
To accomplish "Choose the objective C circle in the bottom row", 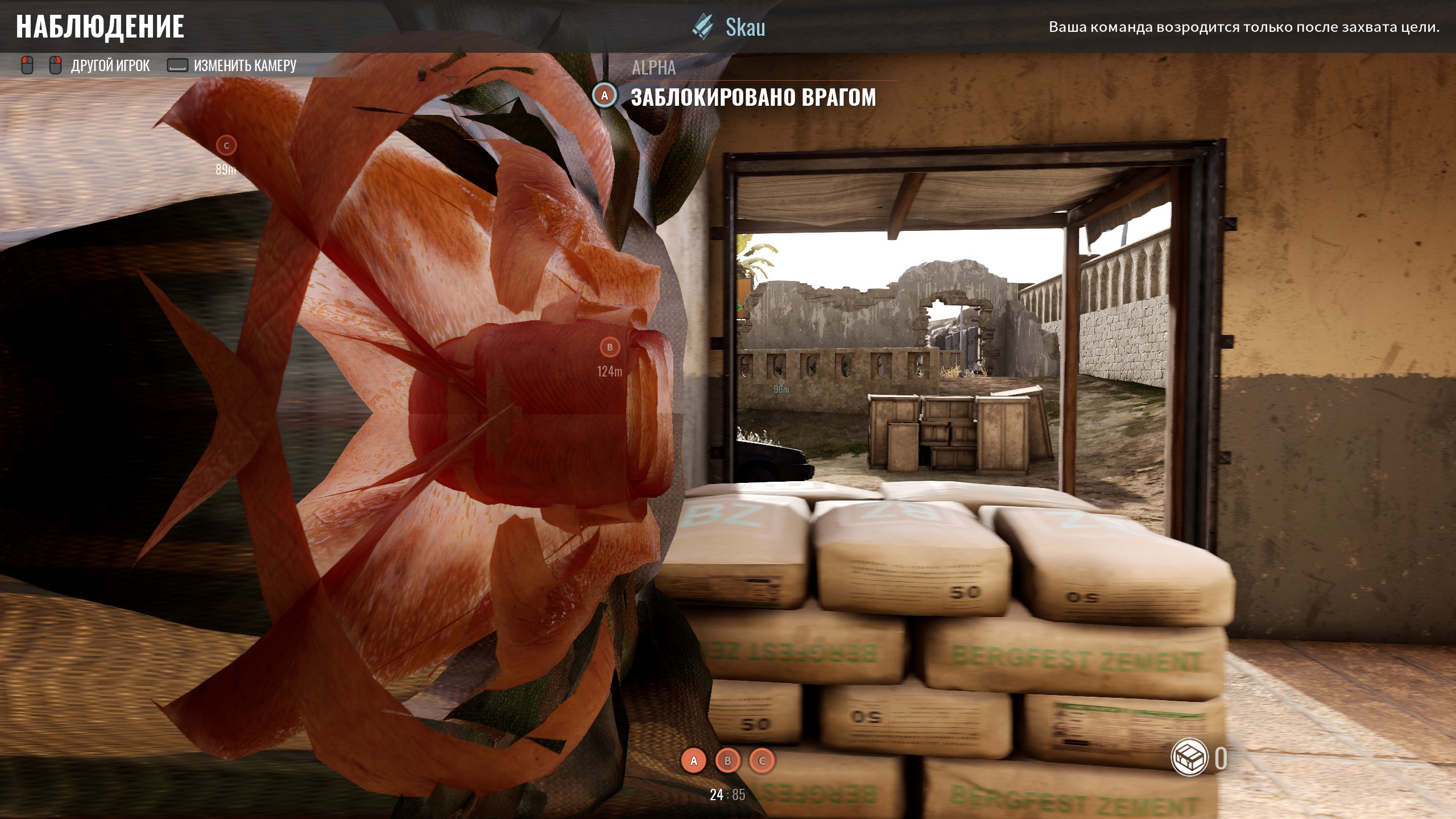I will click(x=762, y=761).
